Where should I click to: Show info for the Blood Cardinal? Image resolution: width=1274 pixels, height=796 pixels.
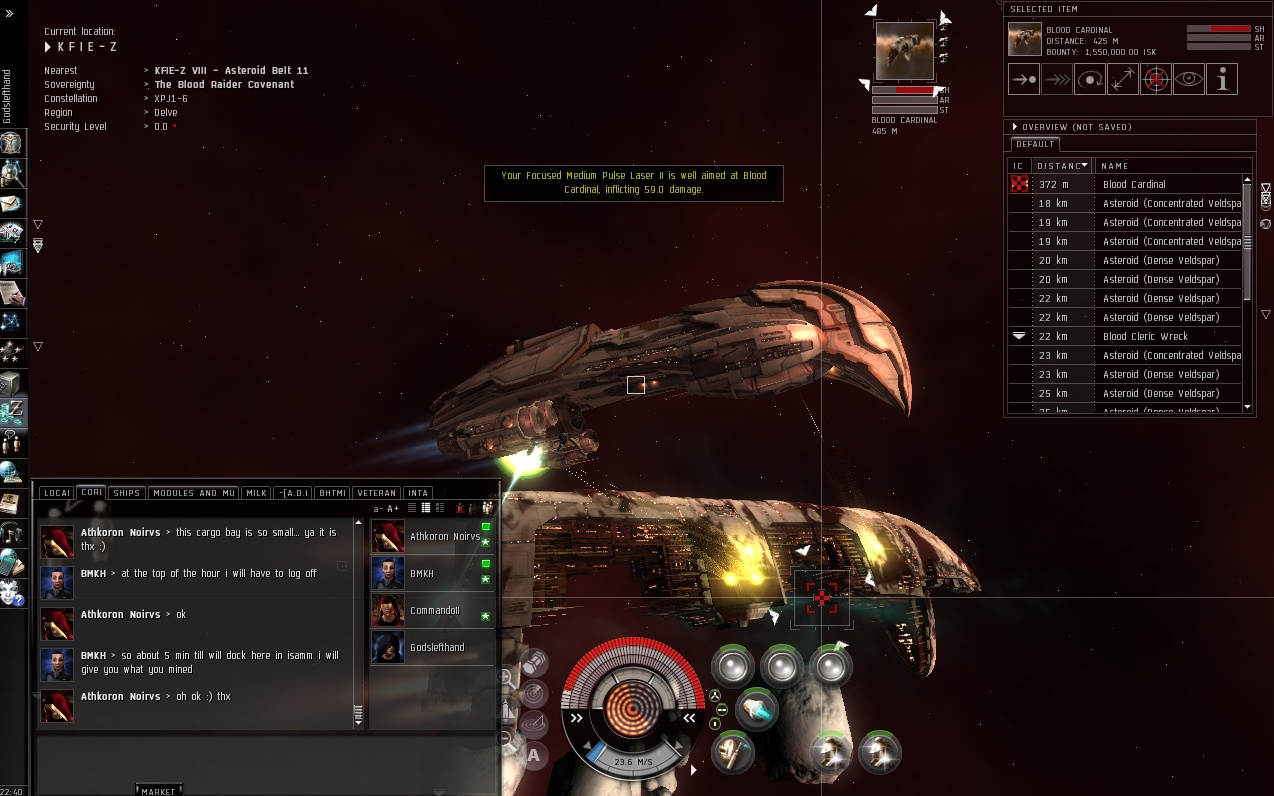click(1222, 79)
